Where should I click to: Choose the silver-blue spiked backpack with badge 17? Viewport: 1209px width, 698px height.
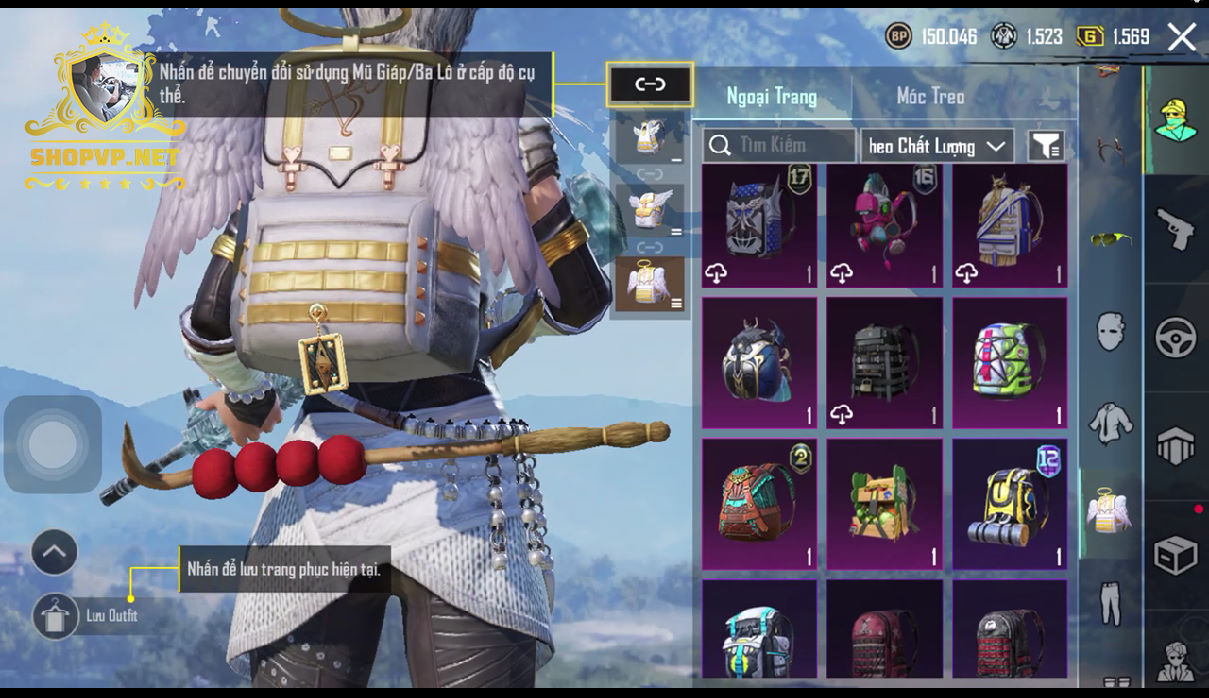click(759, 227)
